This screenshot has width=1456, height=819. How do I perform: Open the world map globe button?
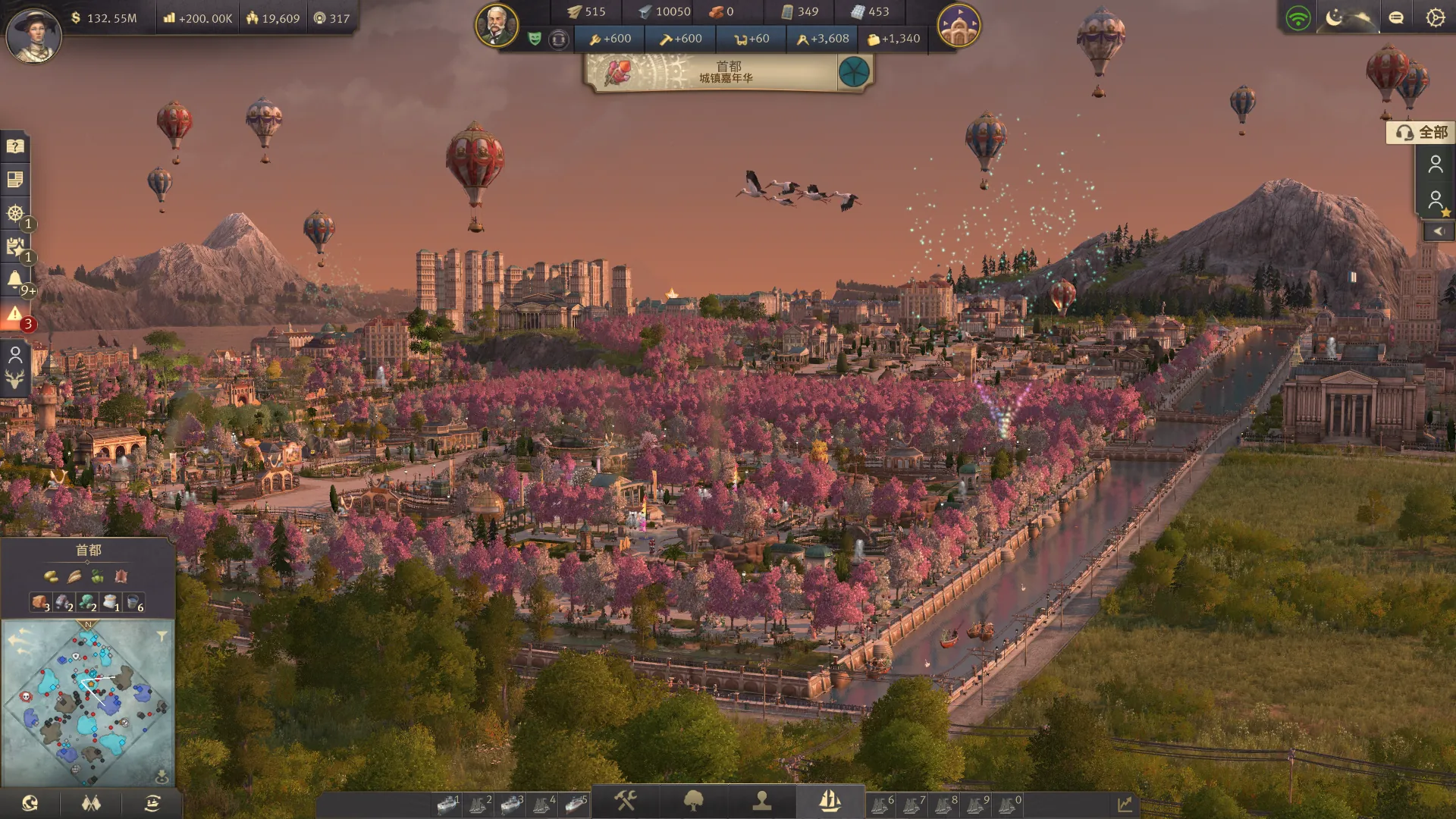(30, 804)
